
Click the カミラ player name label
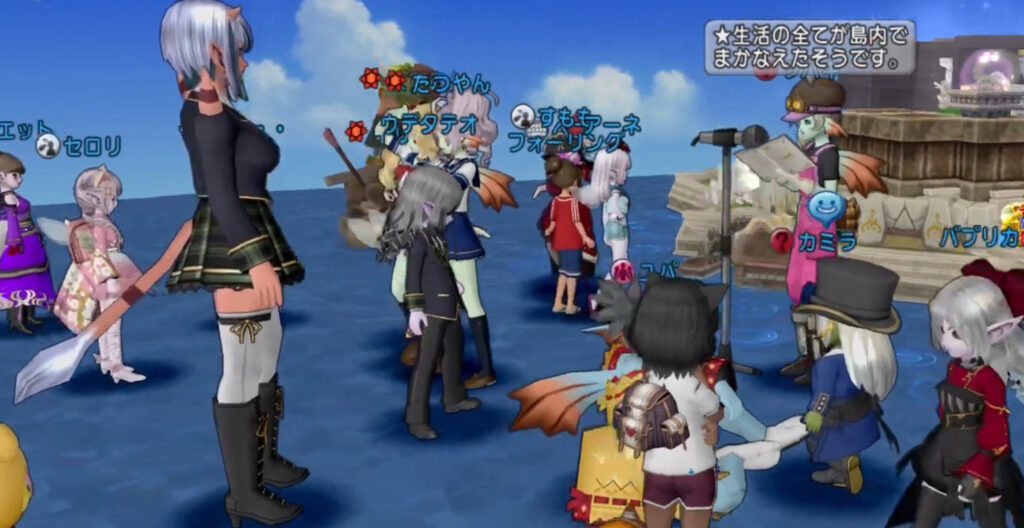tap(827, 240)
